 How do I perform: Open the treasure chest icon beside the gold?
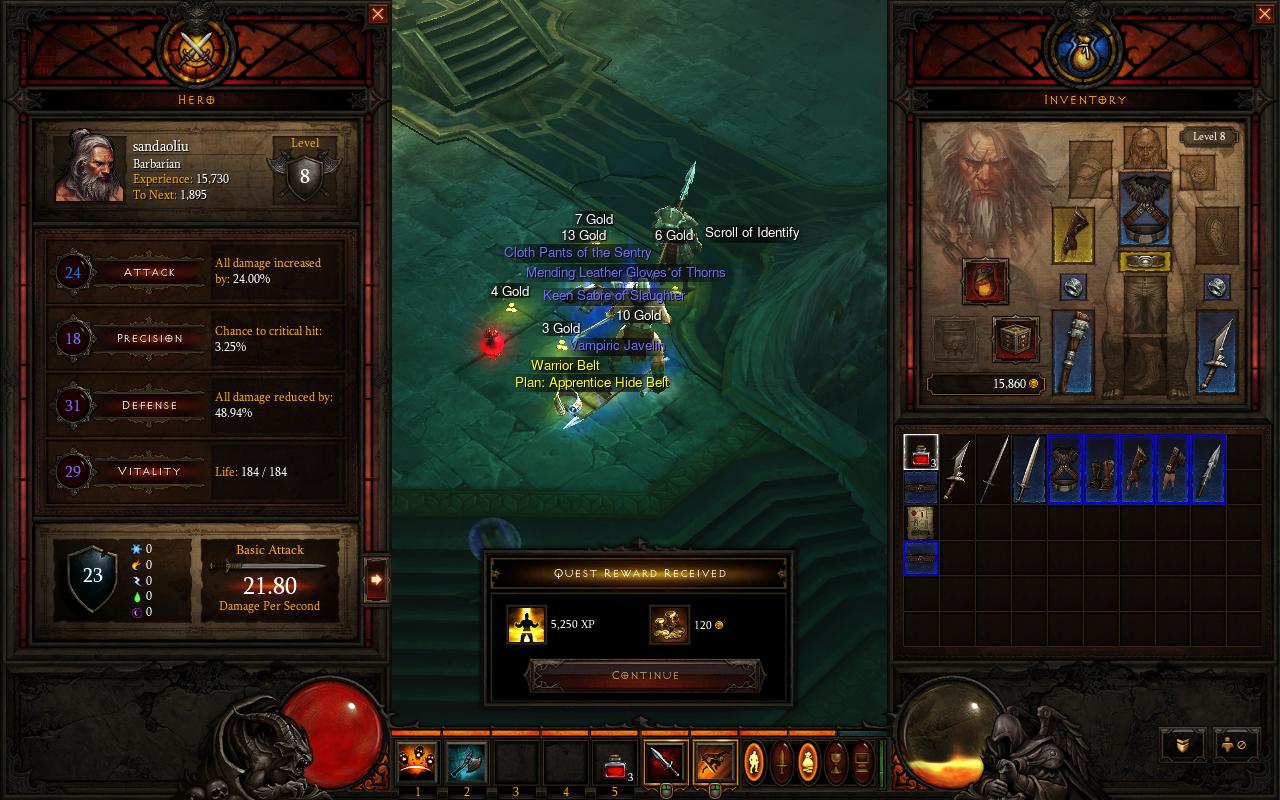1015,339
